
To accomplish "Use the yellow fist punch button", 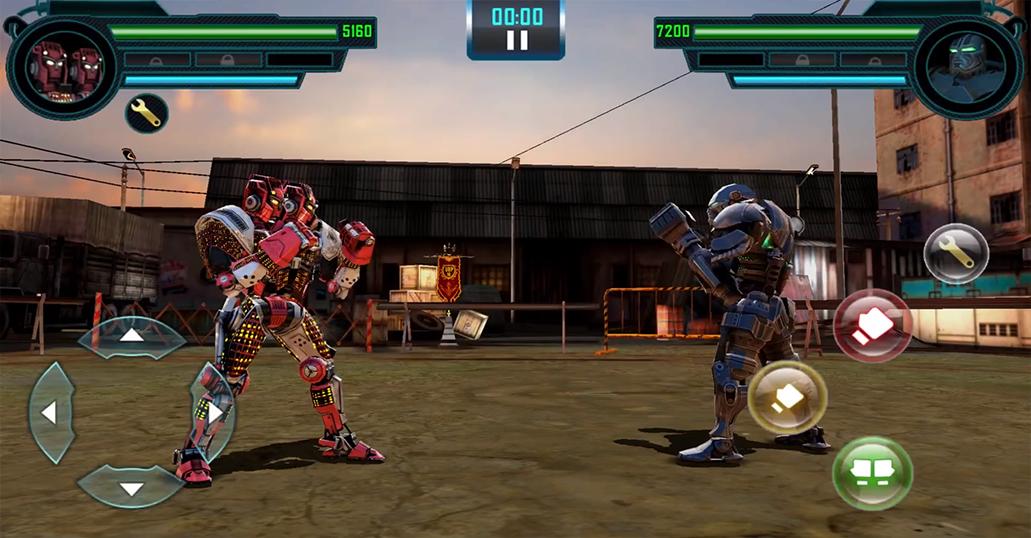I will [787, 397].
